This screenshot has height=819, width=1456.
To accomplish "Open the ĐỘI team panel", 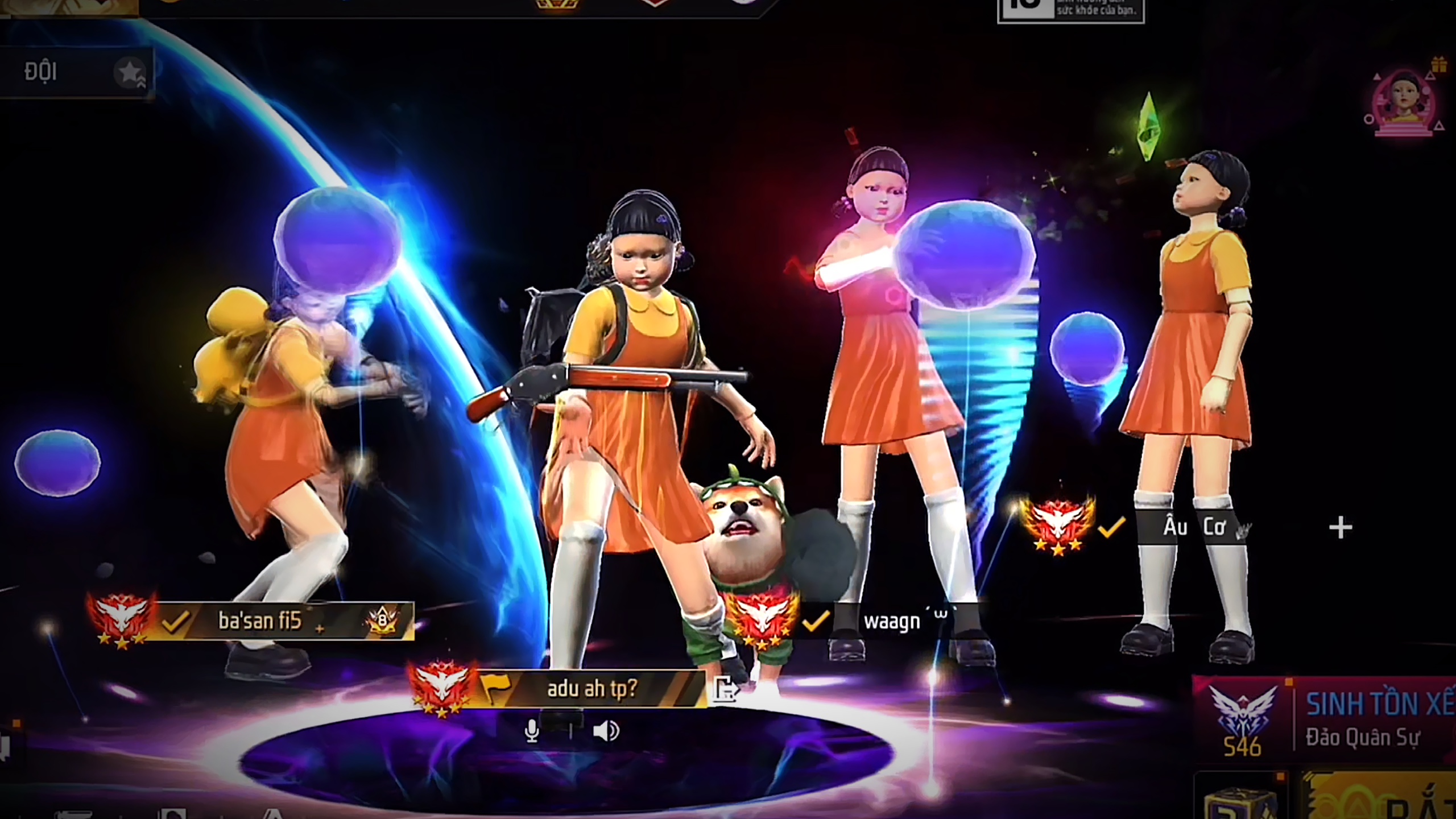I will tap(41, 72).
